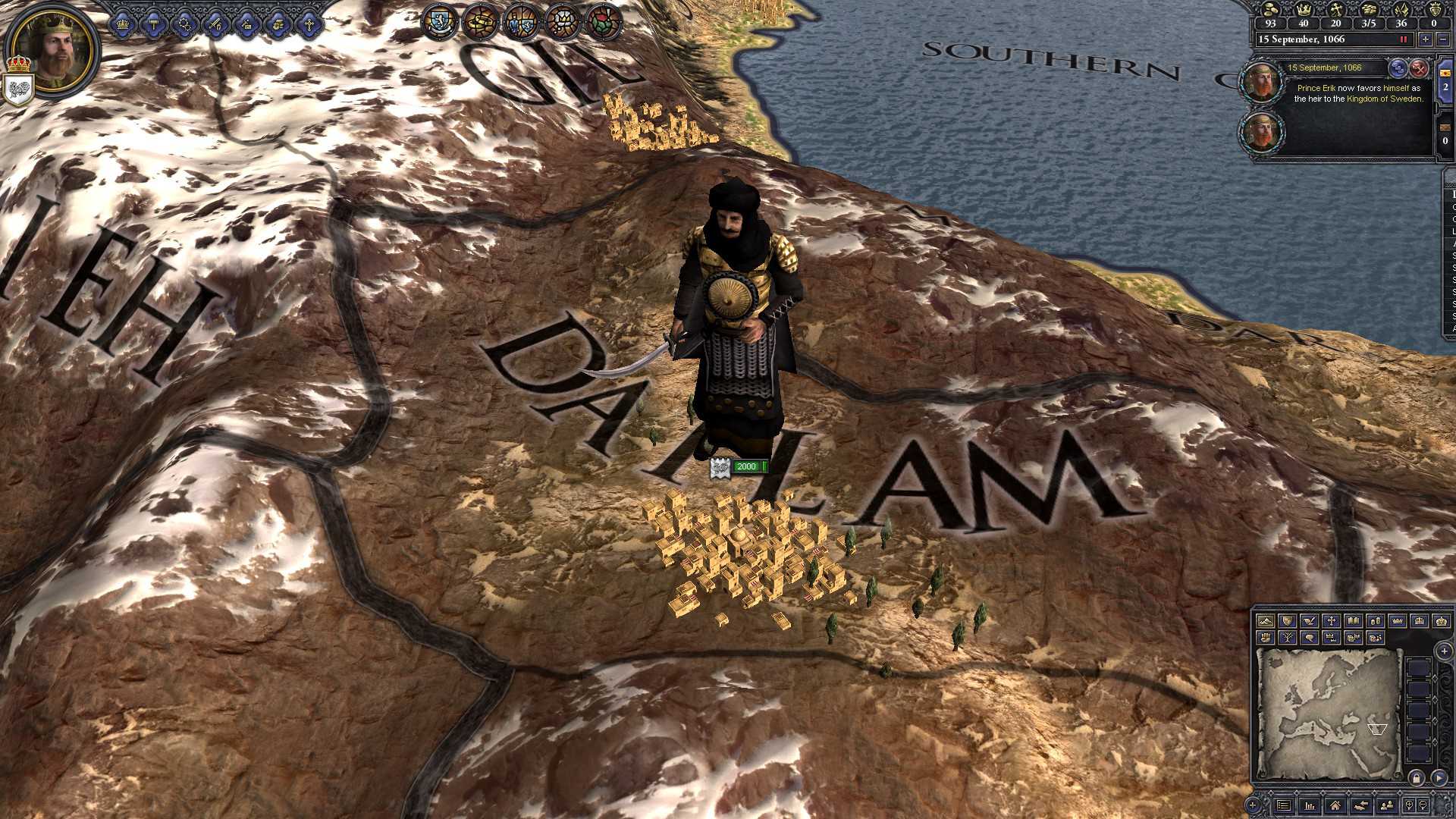The image size is (1456, 819).
Task: Select the revolt risk fist map mode
Action: coord(1266,639)
